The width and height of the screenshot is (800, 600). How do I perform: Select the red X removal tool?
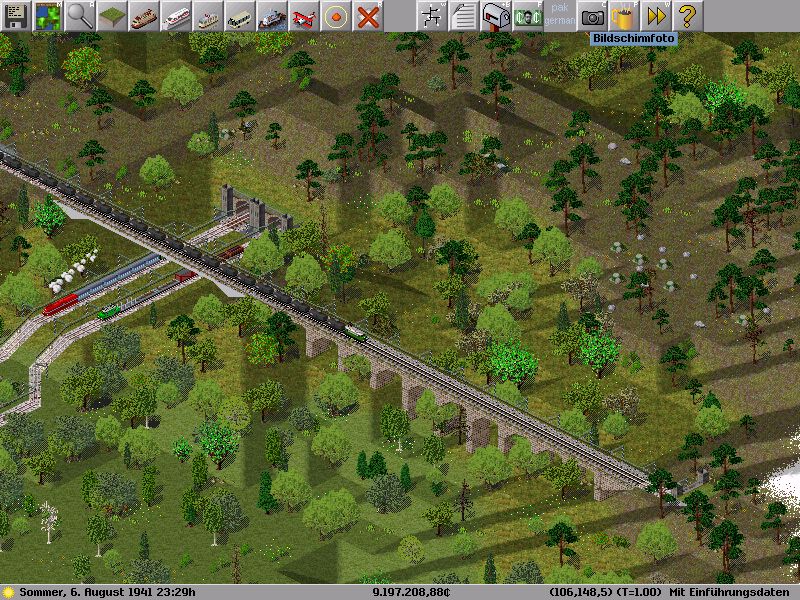[x=367, y=15]
